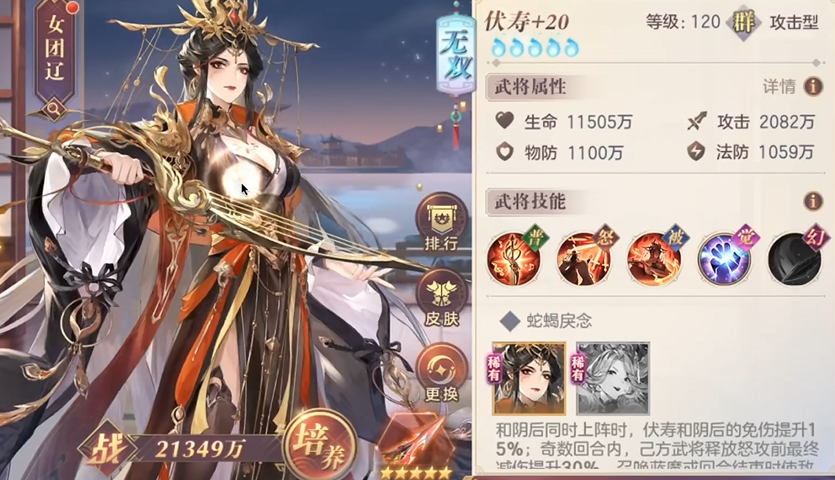
Task: Open the 培养 cultivate button
Action: (312, 442)
